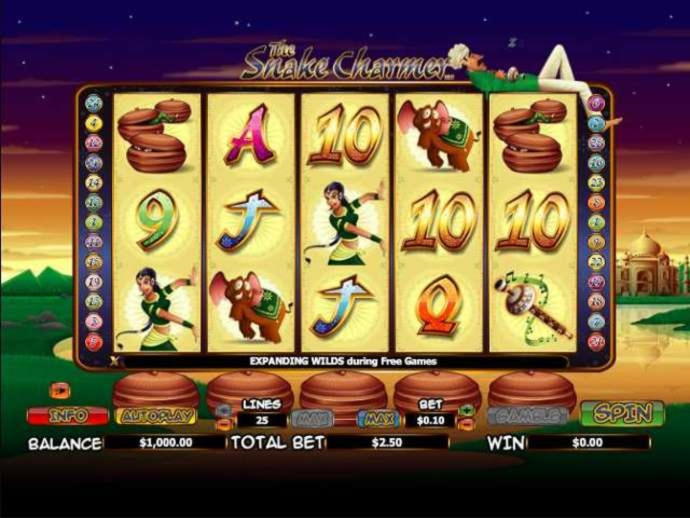Image resolution: width=690 pixels, height=518 pixels.
Task: Click the grey Max button beside the lines count
Action: 312,416
